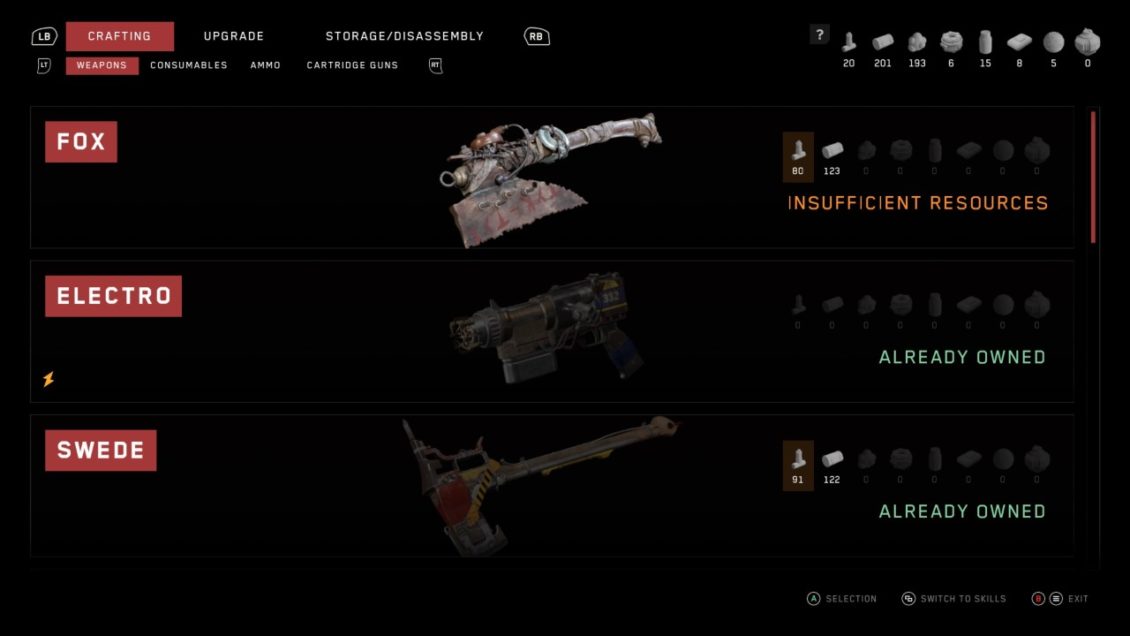Go to the Storage/Disassembly tab
The image size is (1130, 636).
(404, 36)
